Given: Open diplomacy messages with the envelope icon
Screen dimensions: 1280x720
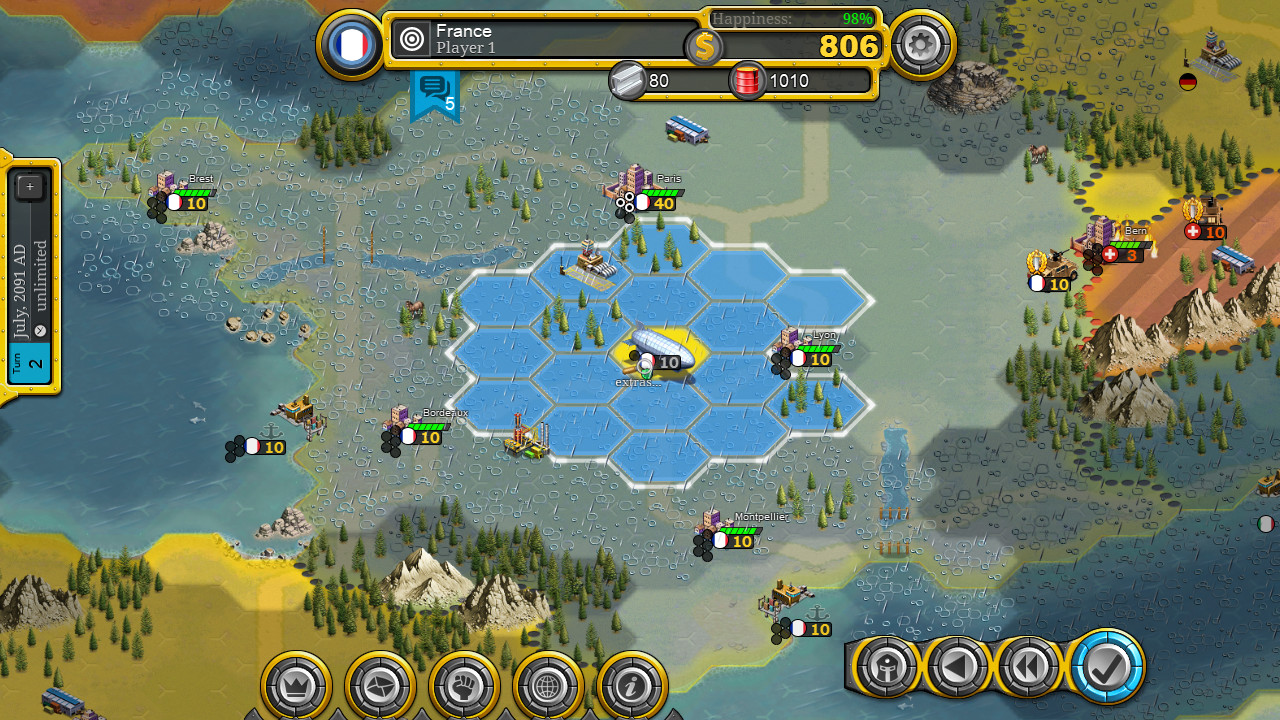Looking at the screenshot, I should [380, 686].
